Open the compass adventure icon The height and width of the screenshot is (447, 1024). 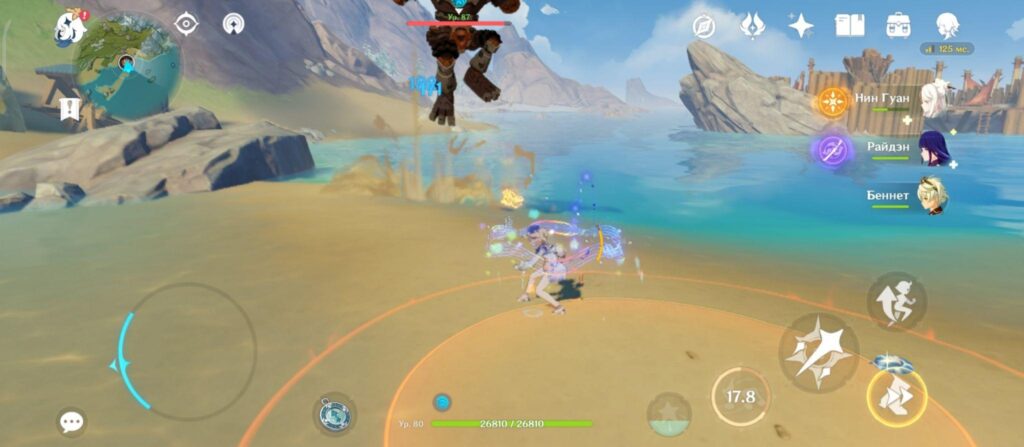pyautogui.click(x=705, y=26)
